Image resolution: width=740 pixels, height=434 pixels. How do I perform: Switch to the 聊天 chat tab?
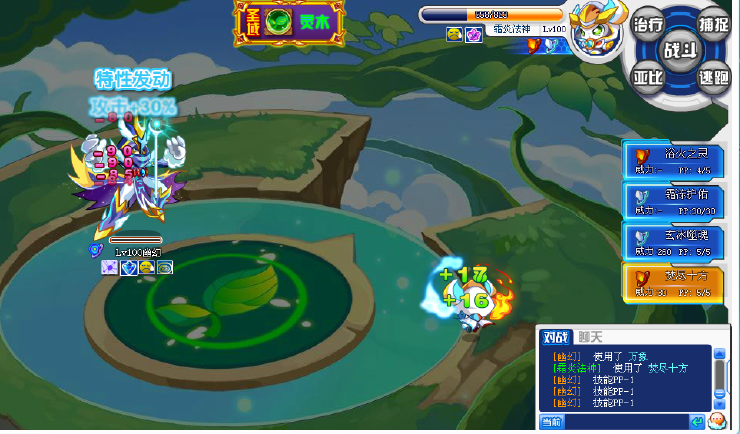point(592,336)
